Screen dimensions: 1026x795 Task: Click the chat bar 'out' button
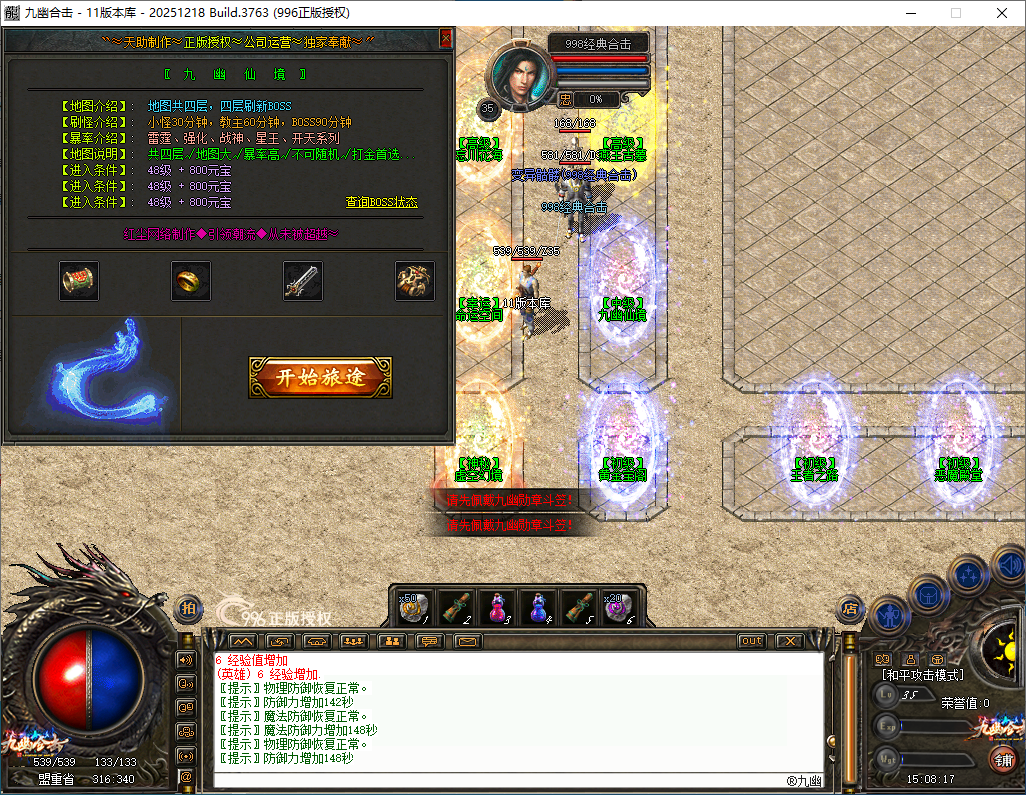(x=752, y=641)
